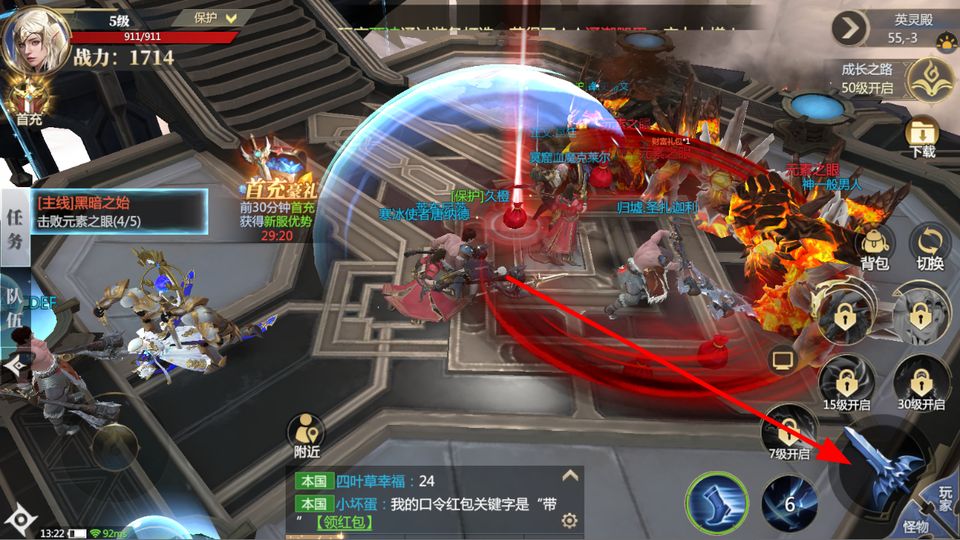Open chat settings gear
The height and width of the screenshot is (540, 960).
(570, 520)
